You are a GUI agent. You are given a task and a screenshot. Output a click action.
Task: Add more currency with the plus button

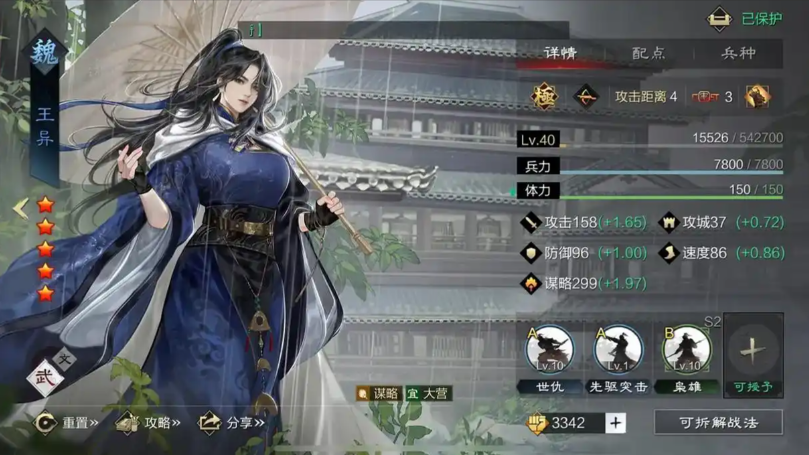pos(615,423)
